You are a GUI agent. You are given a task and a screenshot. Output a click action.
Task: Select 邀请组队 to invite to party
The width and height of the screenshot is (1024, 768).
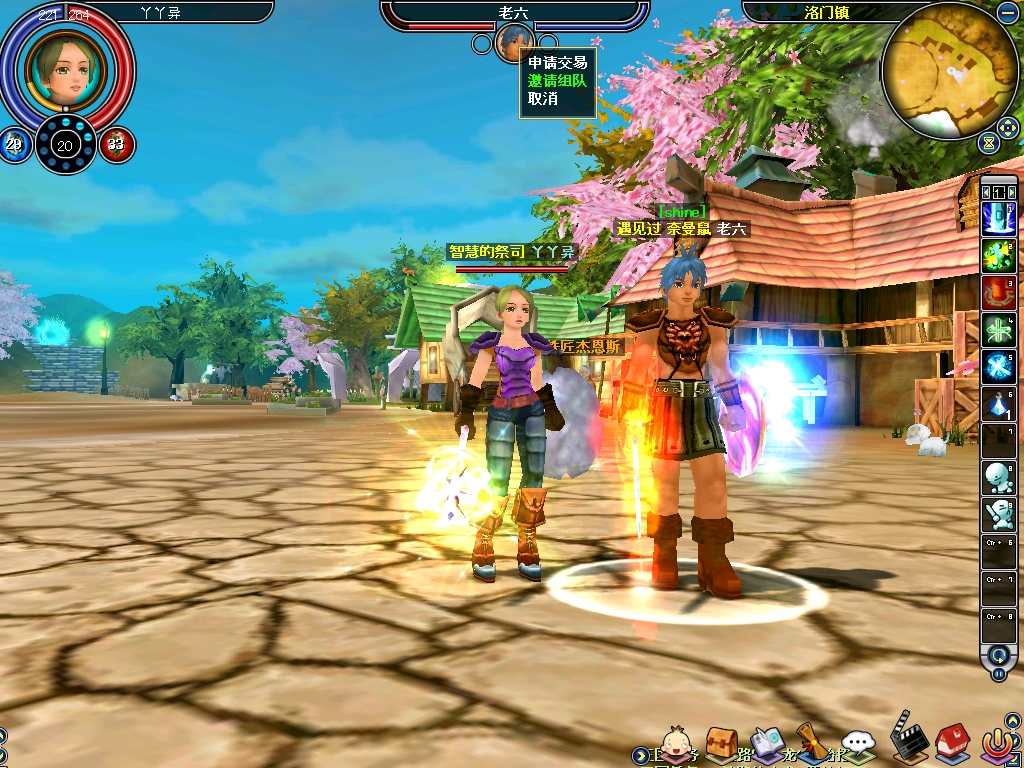(557, 80)
